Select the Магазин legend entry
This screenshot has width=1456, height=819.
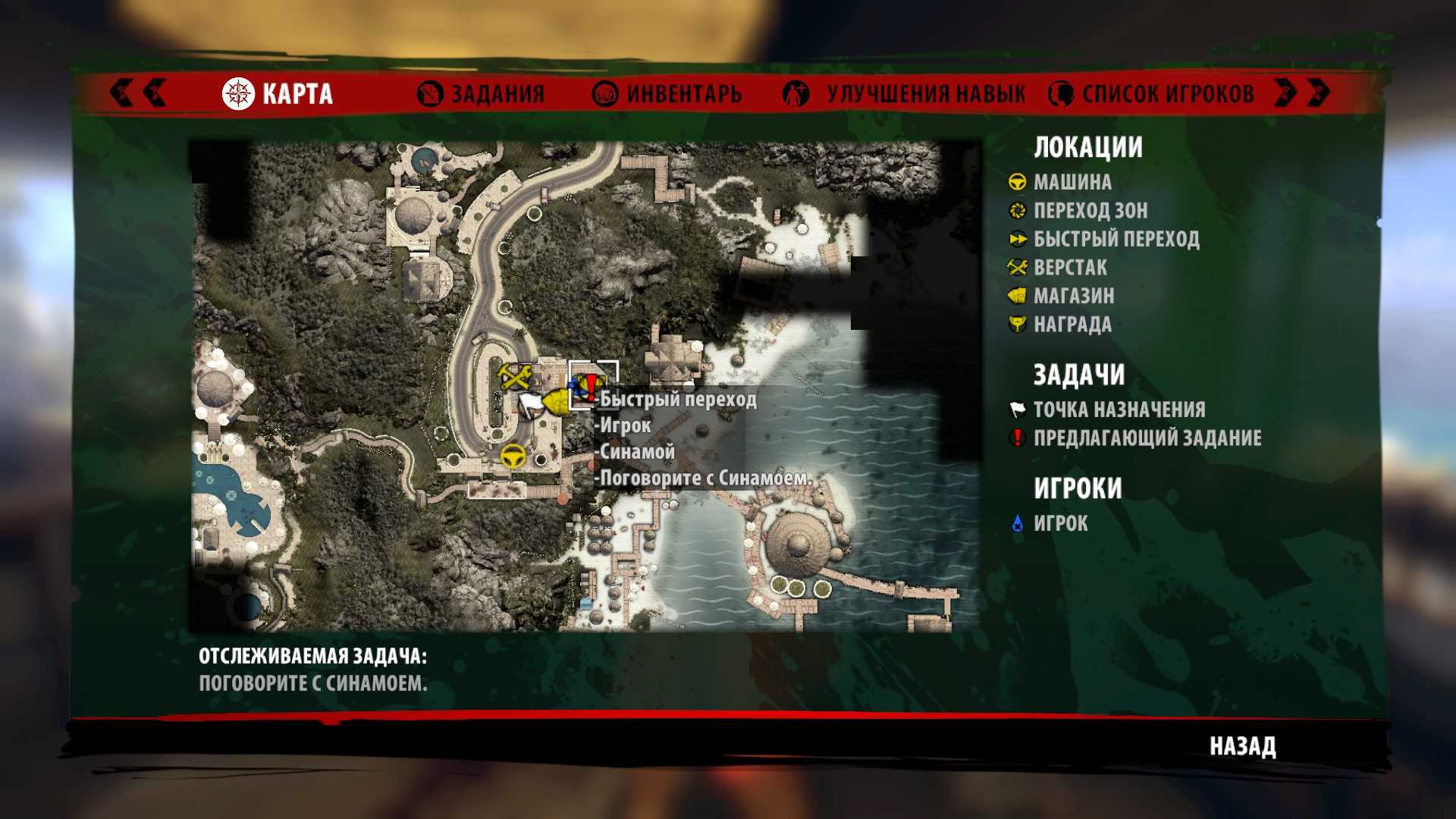1073,296
